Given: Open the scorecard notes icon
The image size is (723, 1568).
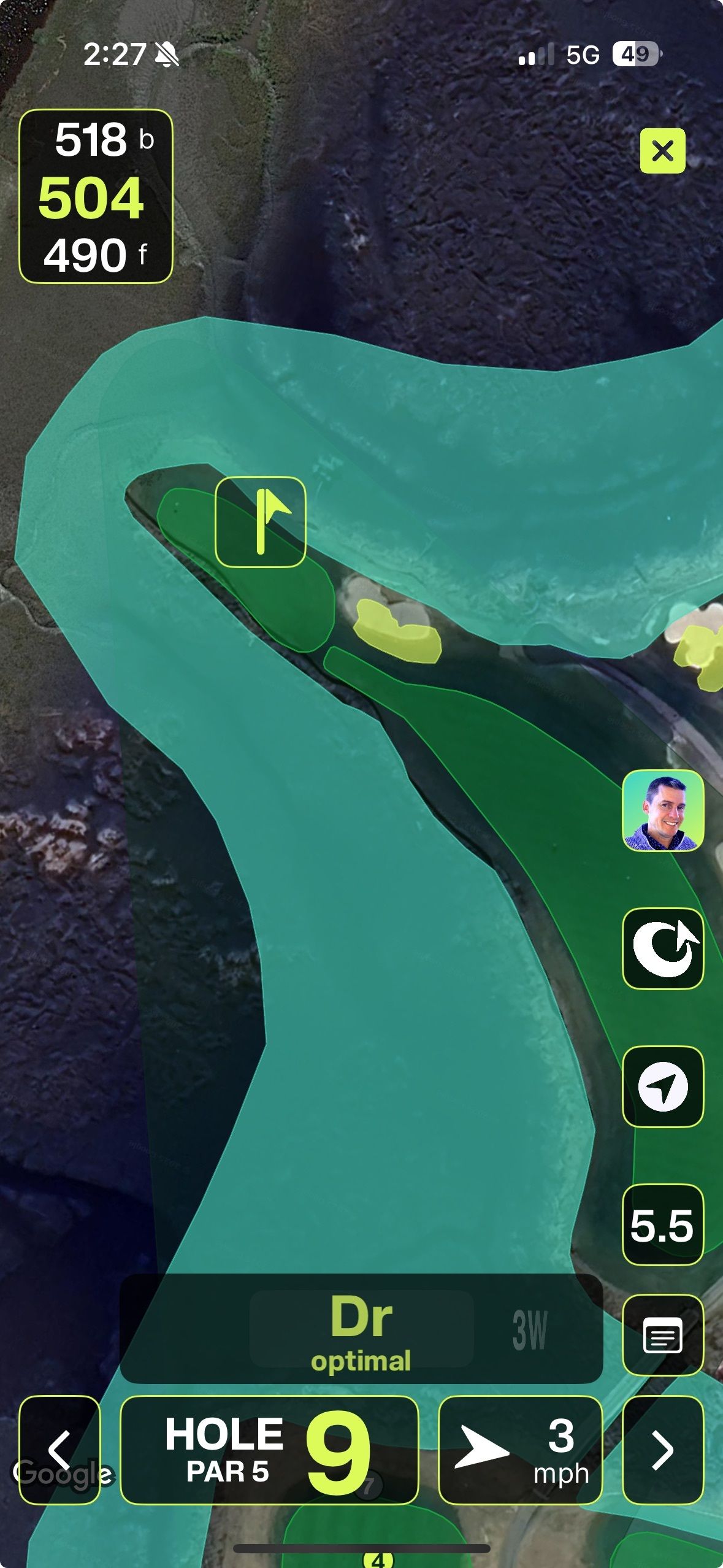Looking at the screenshot, I should point(662,1335).
